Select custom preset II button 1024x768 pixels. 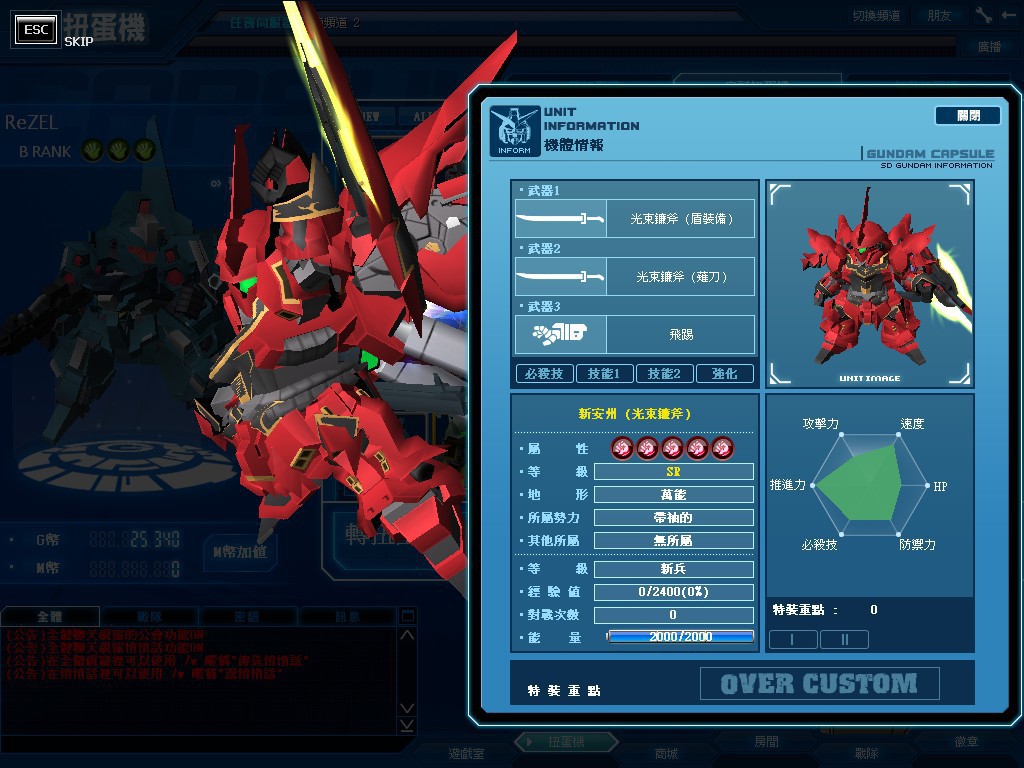[x=843, y=639]
